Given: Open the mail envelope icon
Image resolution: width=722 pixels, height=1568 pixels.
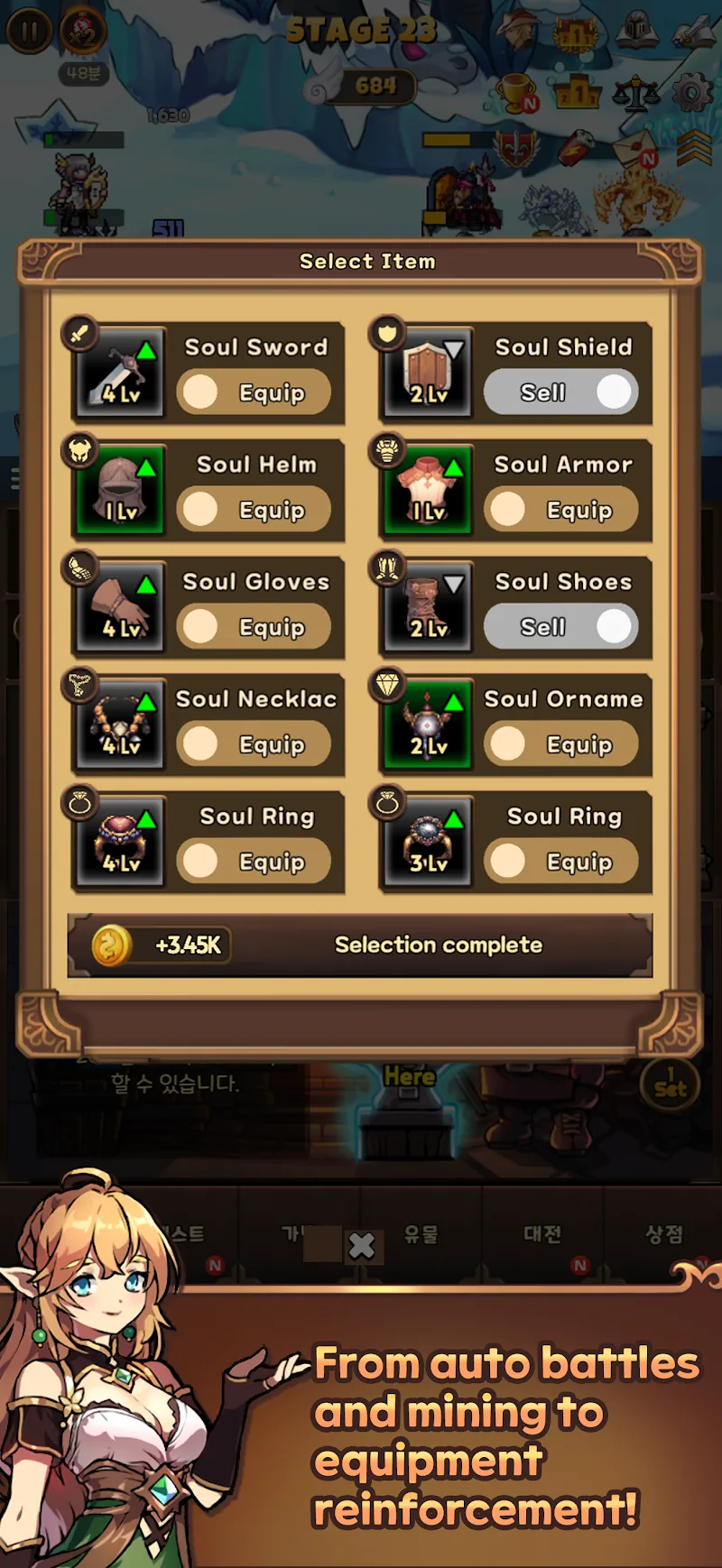Looking at the screenshot, I should click(636, 147).
